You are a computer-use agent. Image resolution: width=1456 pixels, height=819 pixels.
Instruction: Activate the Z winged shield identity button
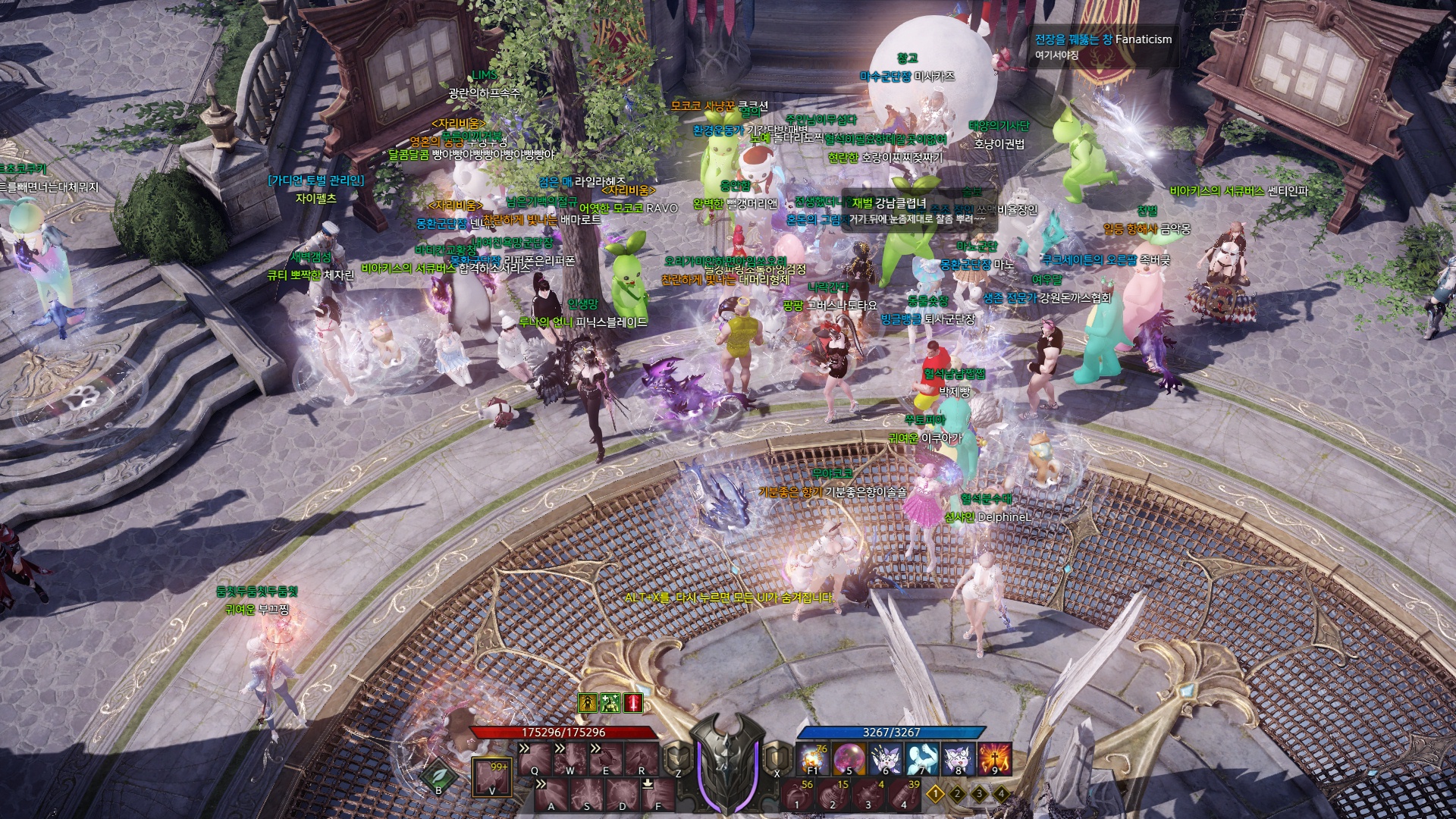[x=675, y=758]
